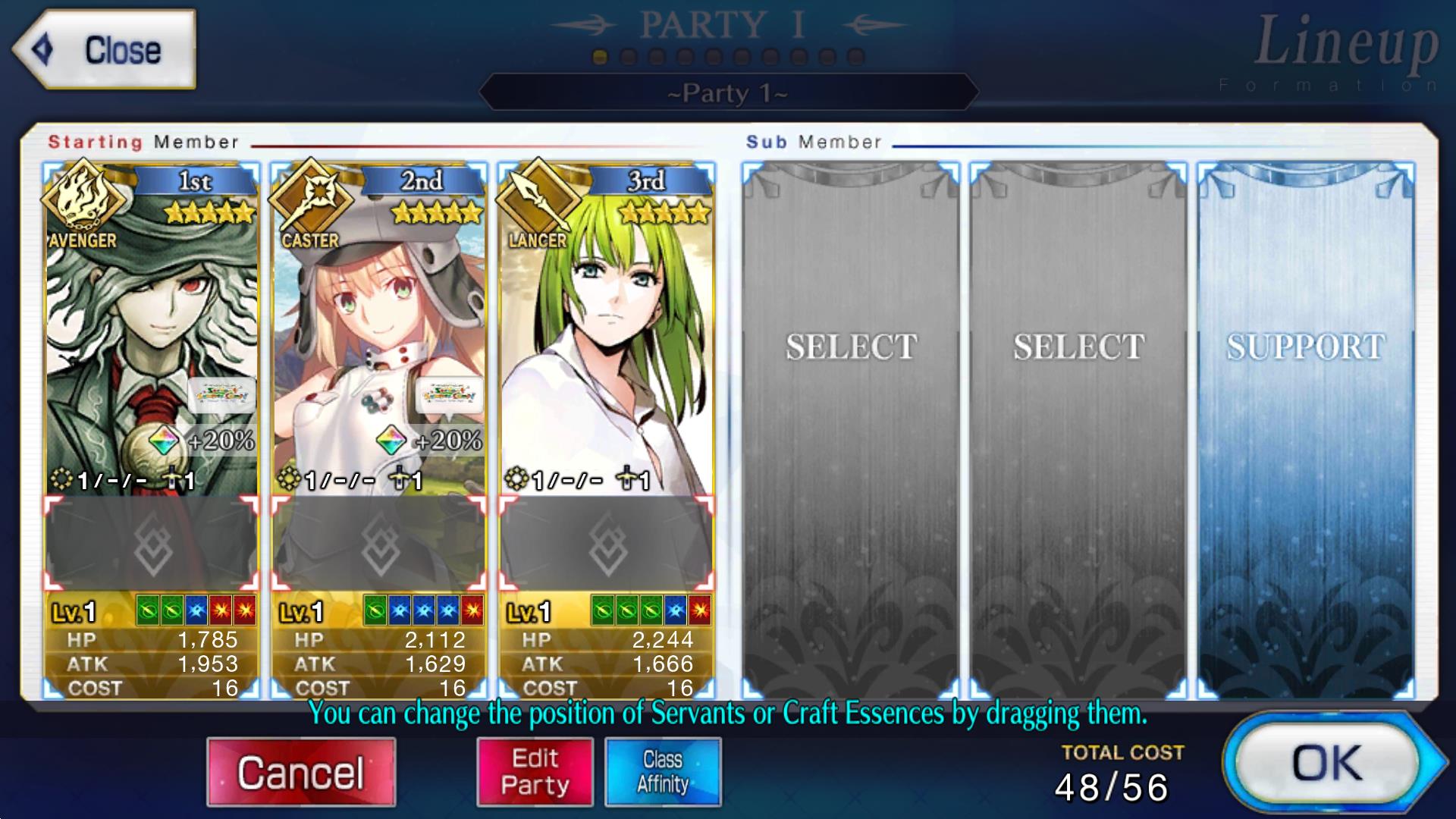
Task: Open the Caster's empty Craft Essence slot
Action: [378, 544]
